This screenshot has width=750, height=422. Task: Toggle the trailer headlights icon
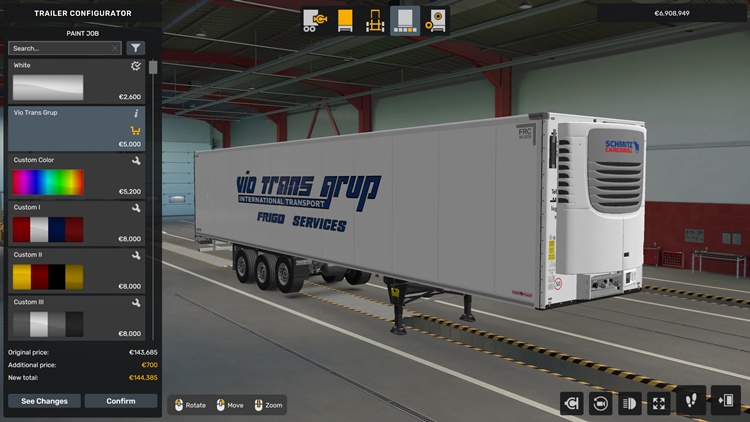click(631, 403)
